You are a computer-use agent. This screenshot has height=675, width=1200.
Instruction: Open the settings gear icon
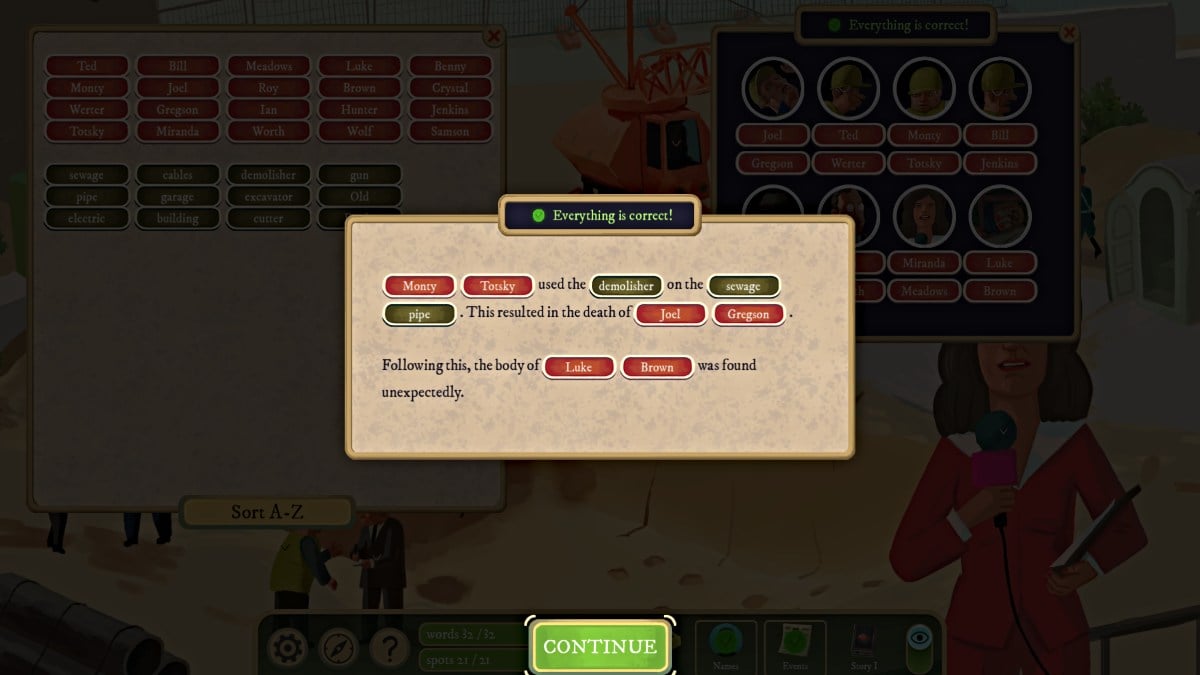tap(288, 649)
